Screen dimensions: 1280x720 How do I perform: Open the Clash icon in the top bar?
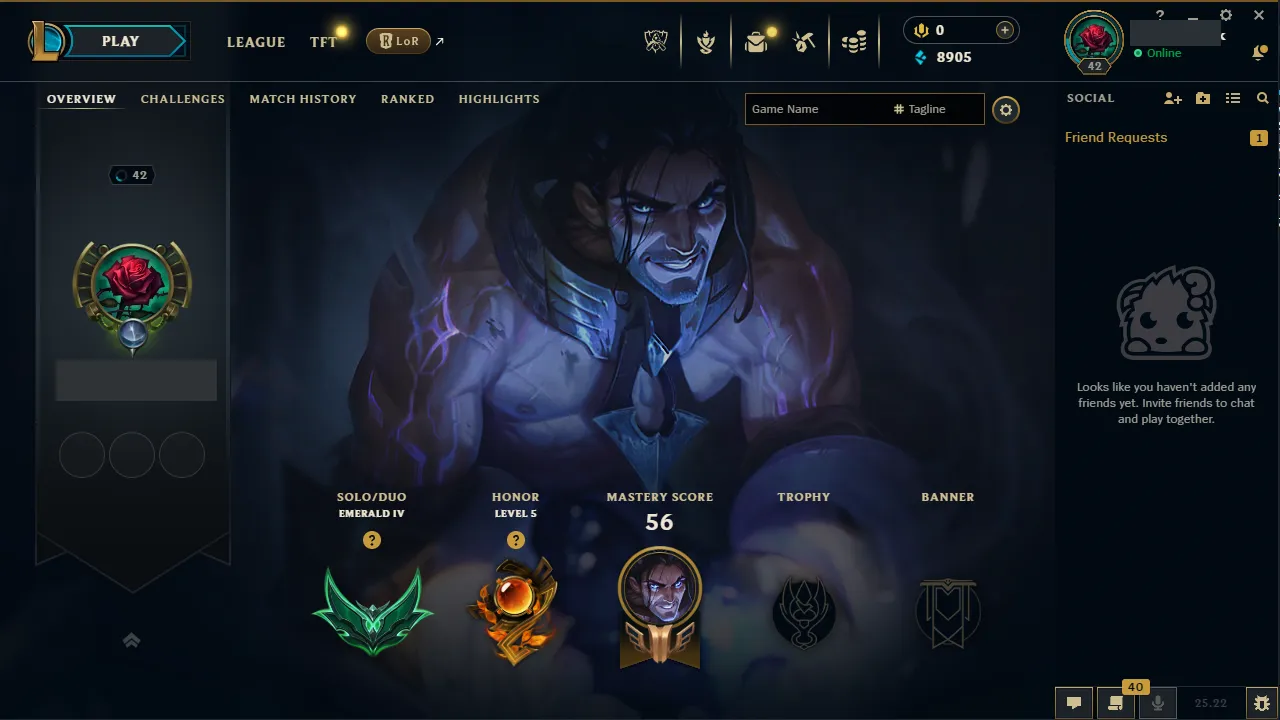(x=706, y=43)
